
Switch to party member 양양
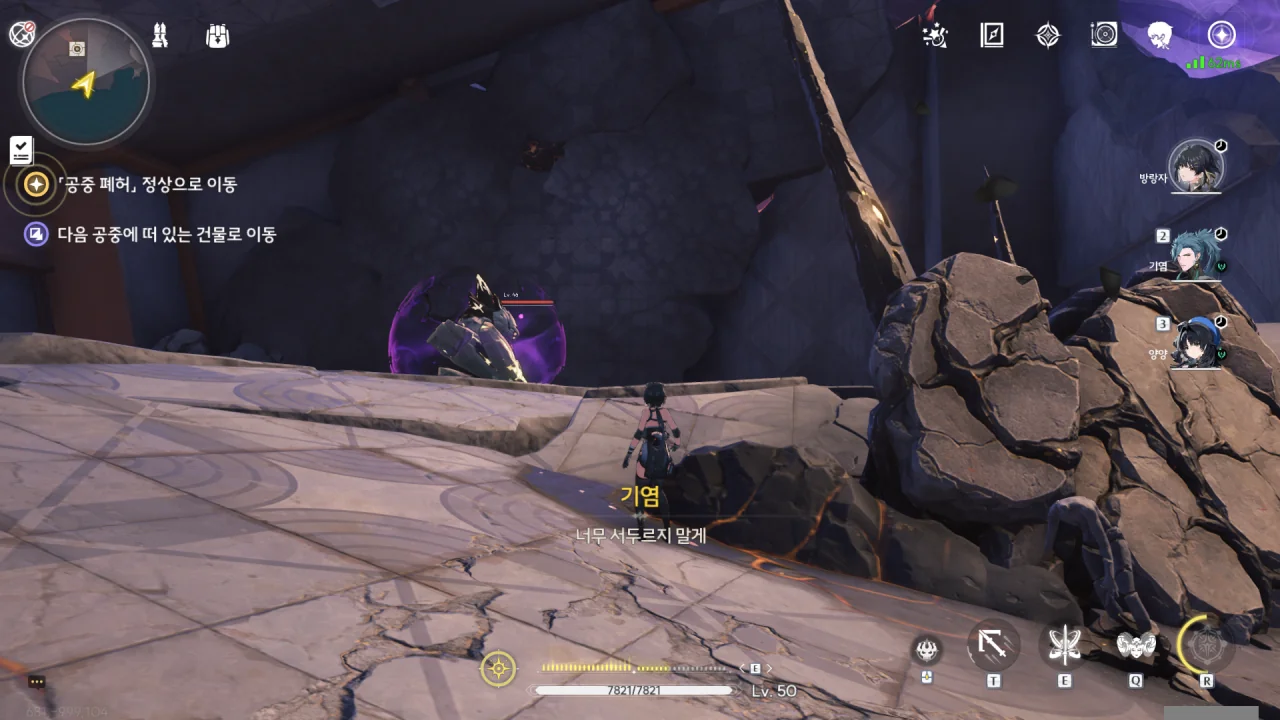tap(1194, 342)
